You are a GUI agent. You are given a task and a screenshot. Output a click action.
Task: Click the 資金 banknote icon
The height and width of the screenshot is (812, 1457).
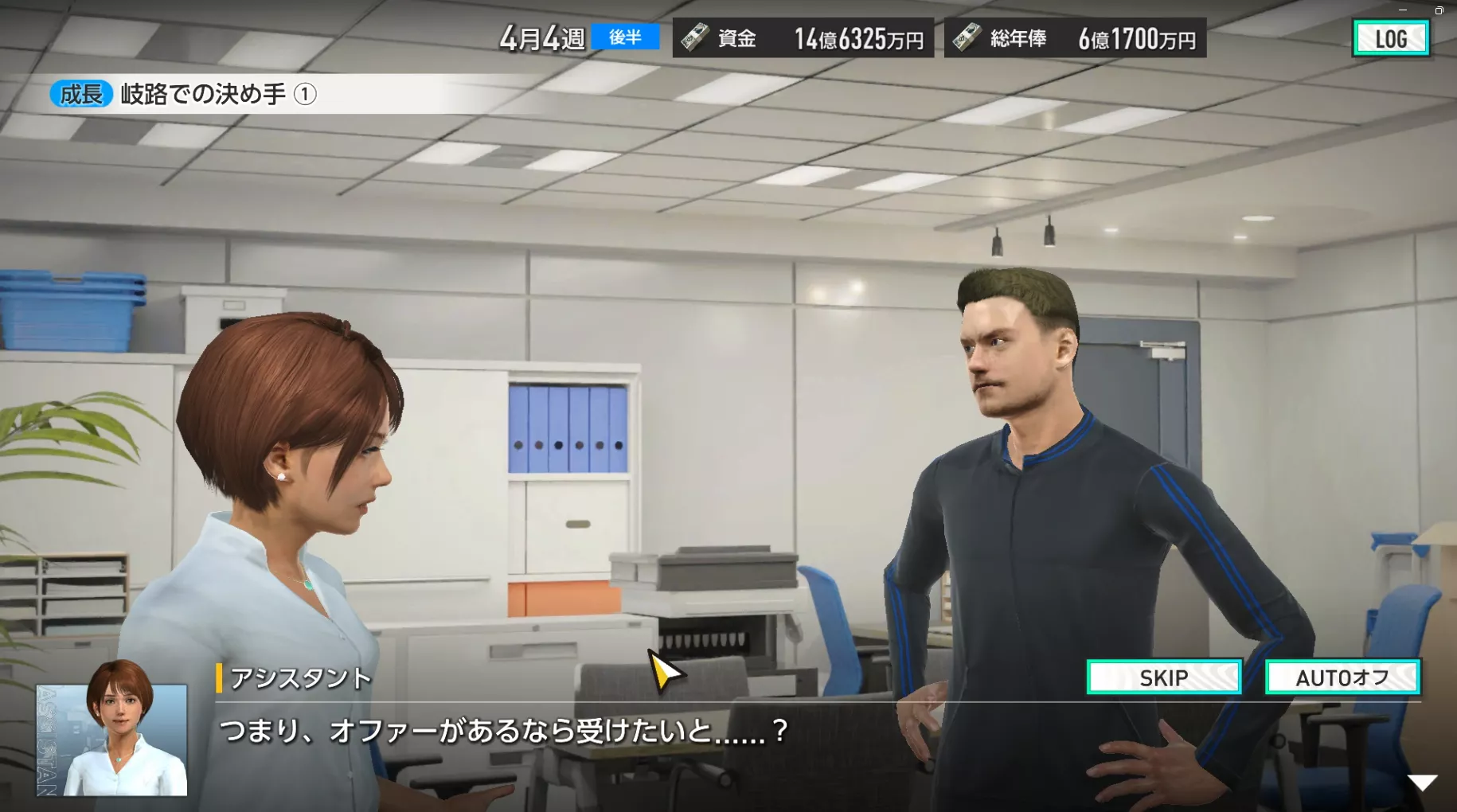695,38
